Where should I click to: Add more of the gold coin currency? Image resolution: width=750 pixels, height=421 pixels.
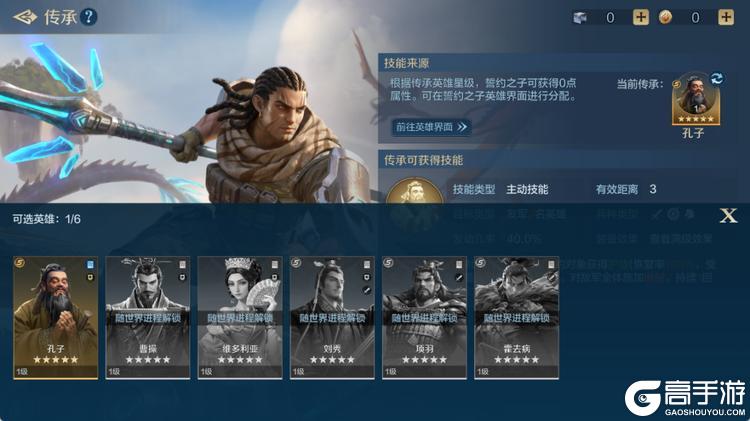[x=726, y=17]
